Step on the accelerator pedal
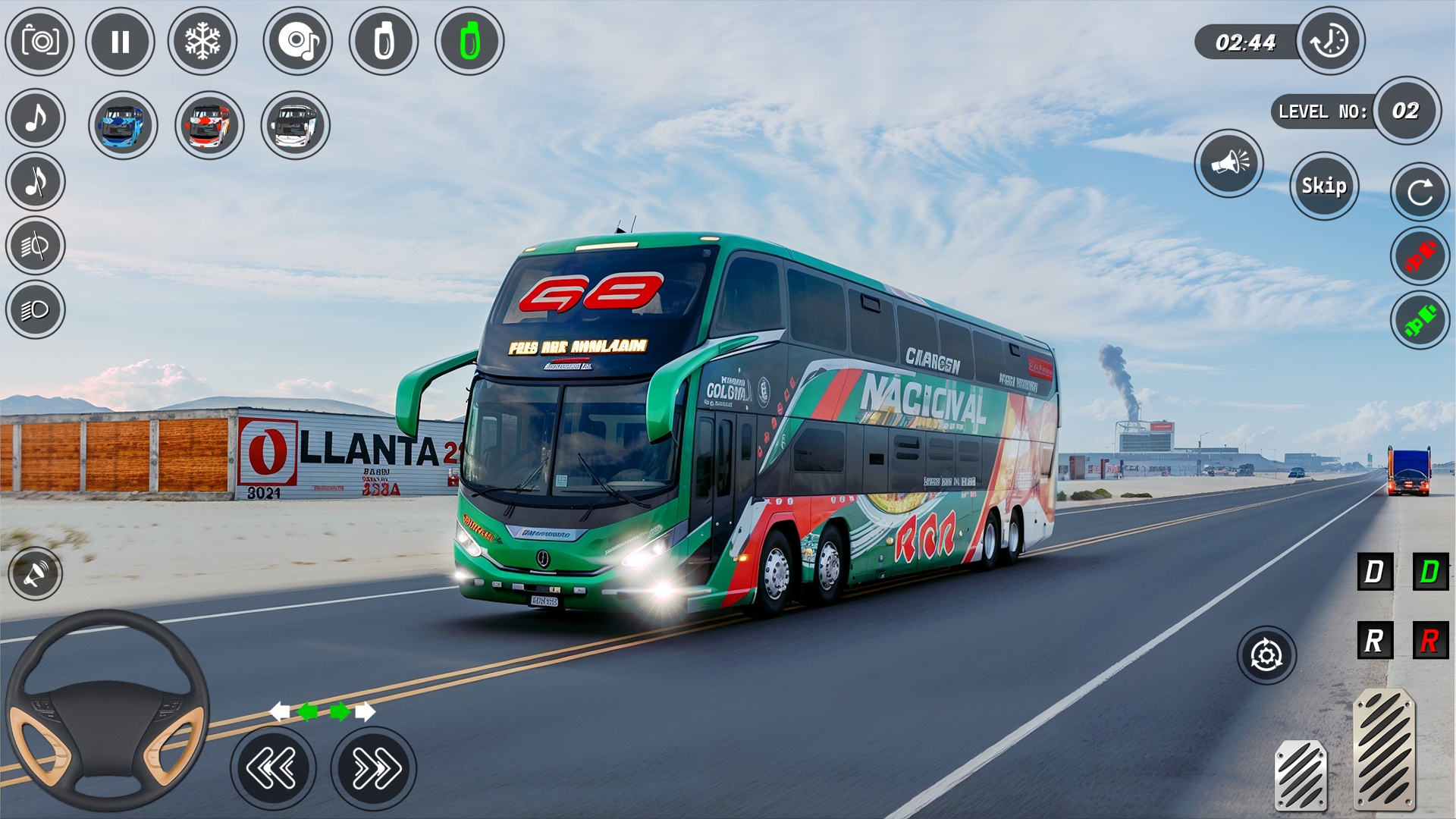Viewport: 1456px width, 819px height. click(1384, 748)
